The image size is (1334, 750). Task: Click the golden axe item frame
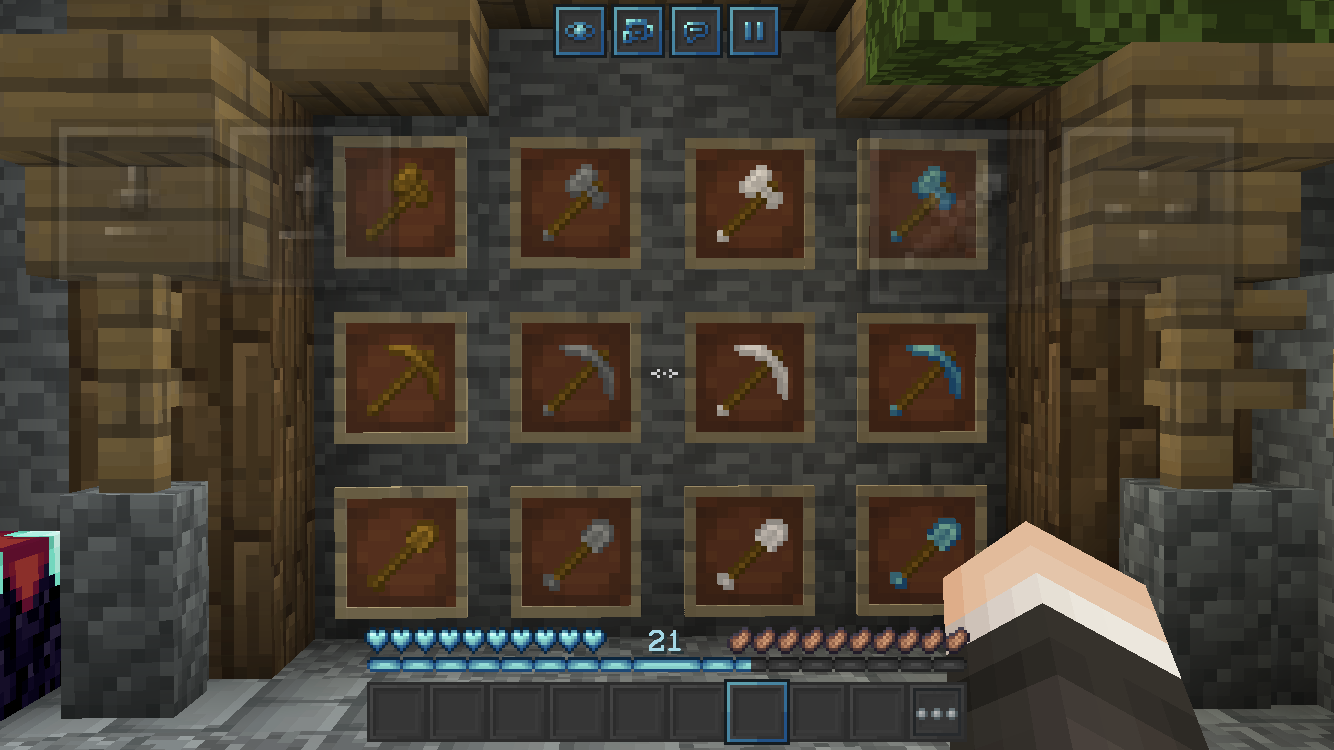[x=400, y=203]
